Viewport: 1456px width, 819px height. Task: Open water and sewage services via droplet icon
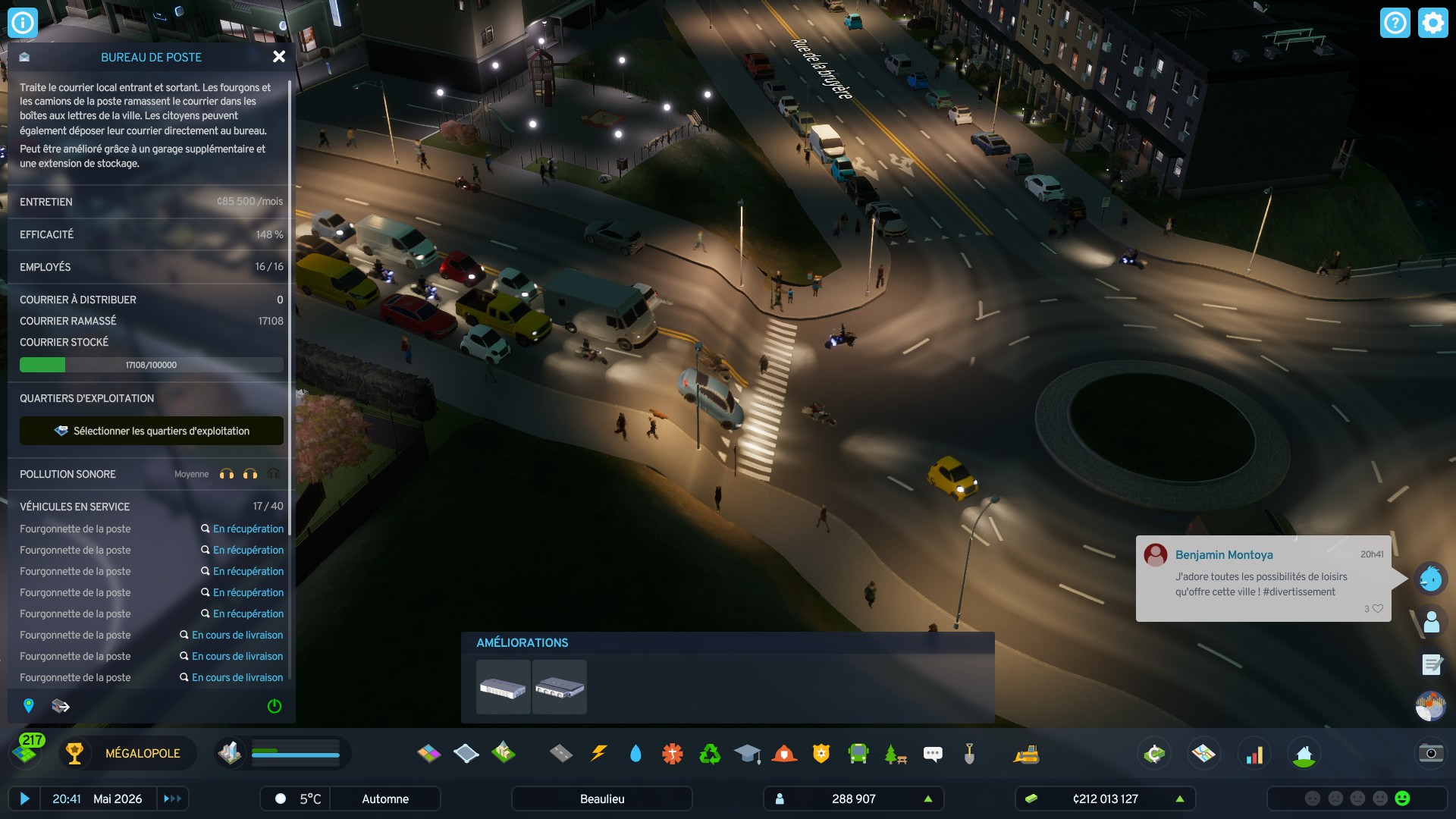pyautogui.click(x=637, y=753)
